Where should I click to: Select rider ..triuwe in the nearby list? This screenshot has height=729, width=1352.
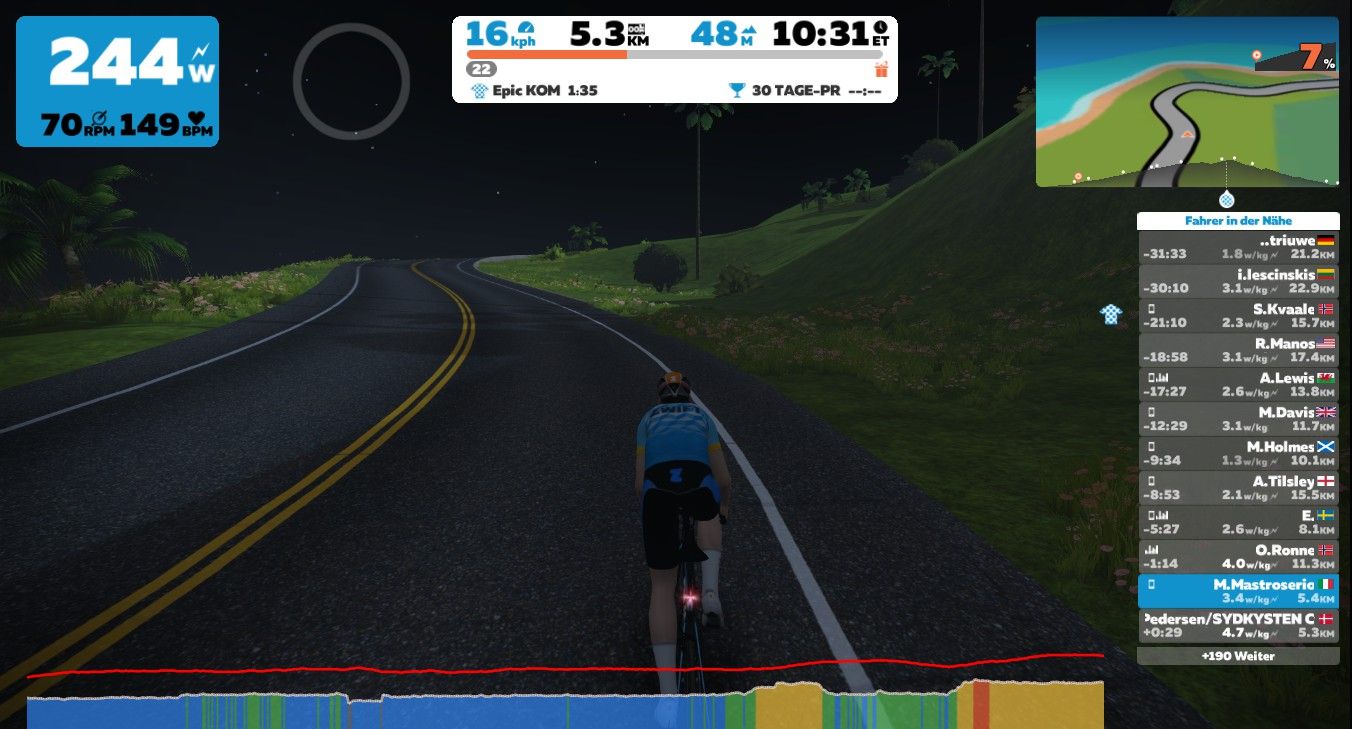[1238, 248]
